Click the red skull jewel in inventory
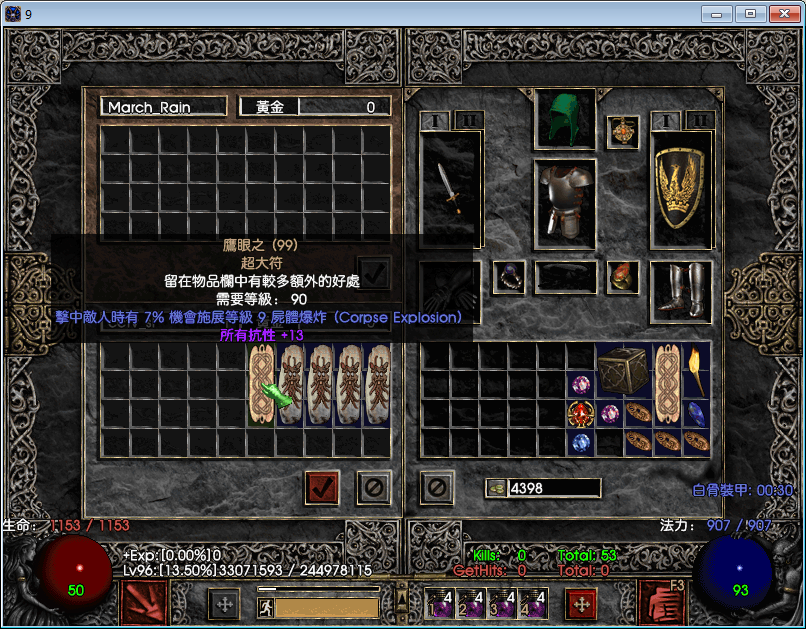This screenshot has height=629, width=806. coord(580,413)
